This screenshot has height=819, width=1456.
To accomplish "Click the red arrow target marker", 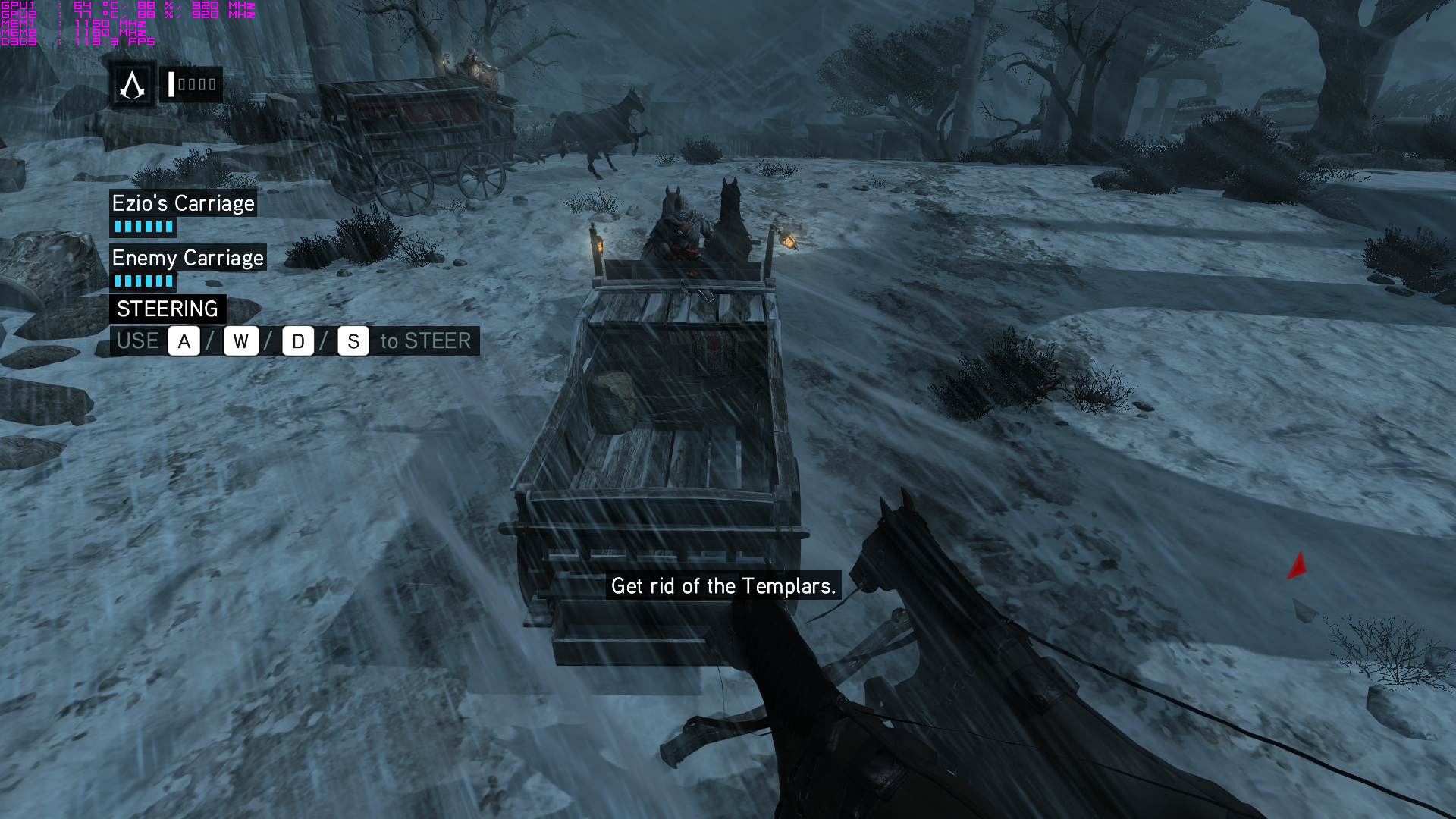I will click(1298, 566).
